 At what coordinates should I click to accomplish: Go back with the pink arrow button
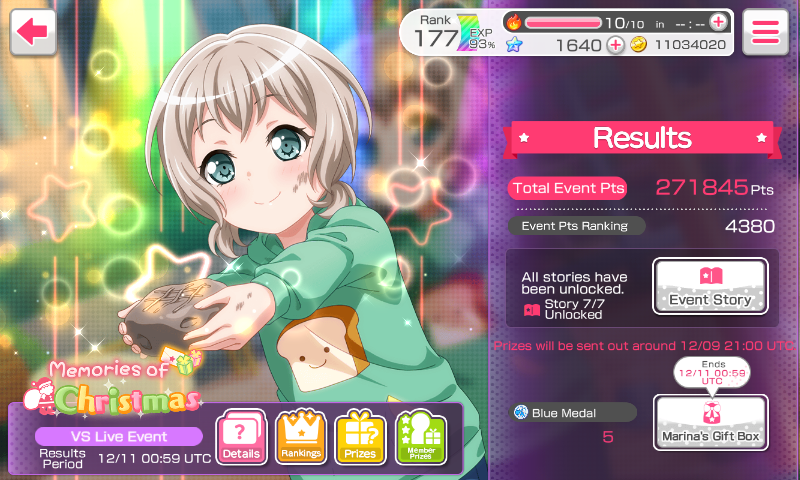[x=33, y=31]
